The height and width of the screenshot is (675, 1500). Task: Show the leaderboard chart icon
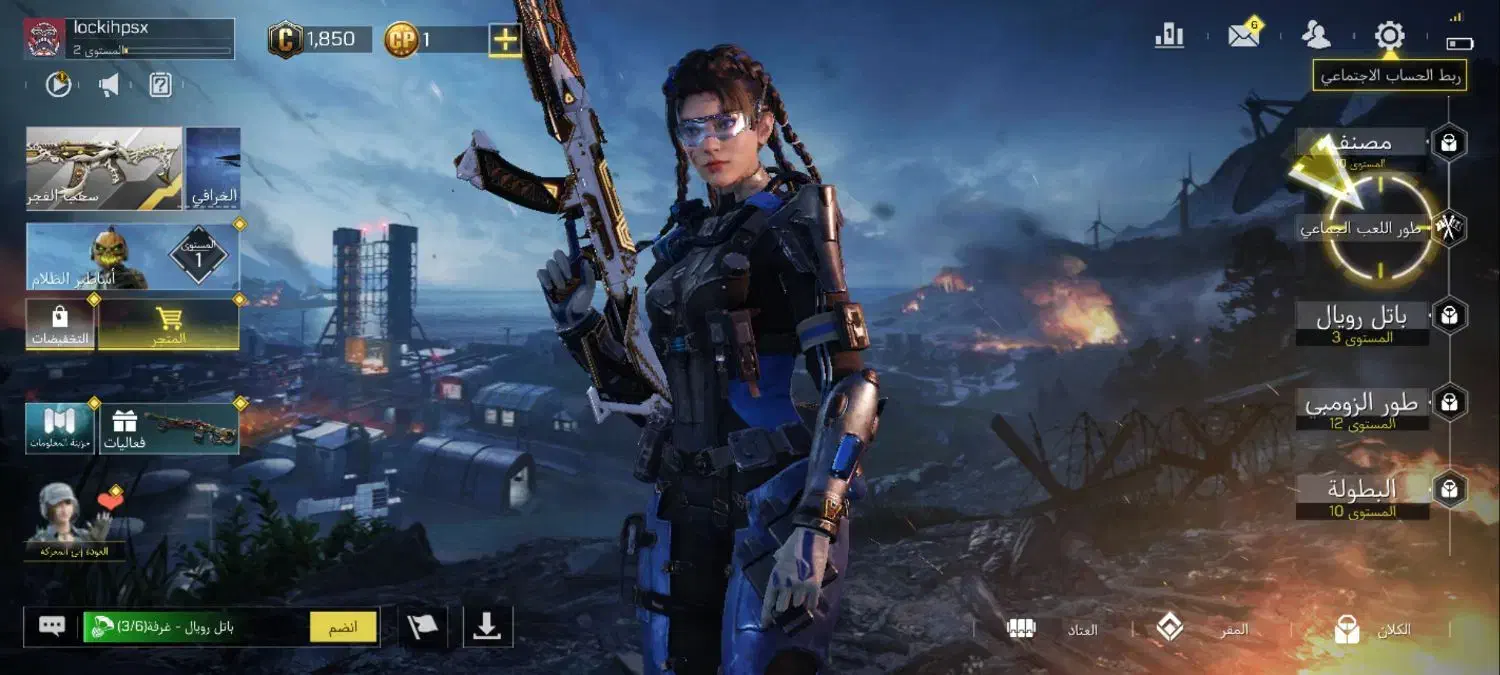point(1169,37)
